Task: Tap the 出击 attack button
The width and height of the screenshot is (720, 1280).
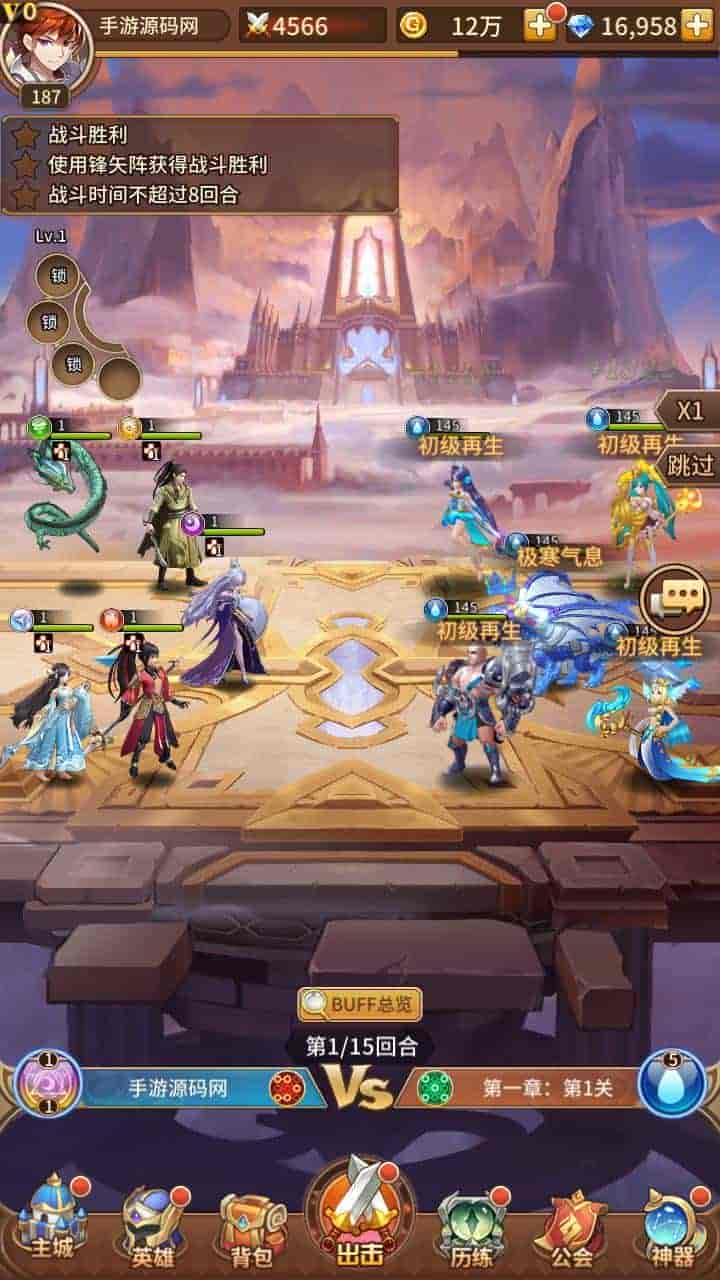Action: [359, 1216]
